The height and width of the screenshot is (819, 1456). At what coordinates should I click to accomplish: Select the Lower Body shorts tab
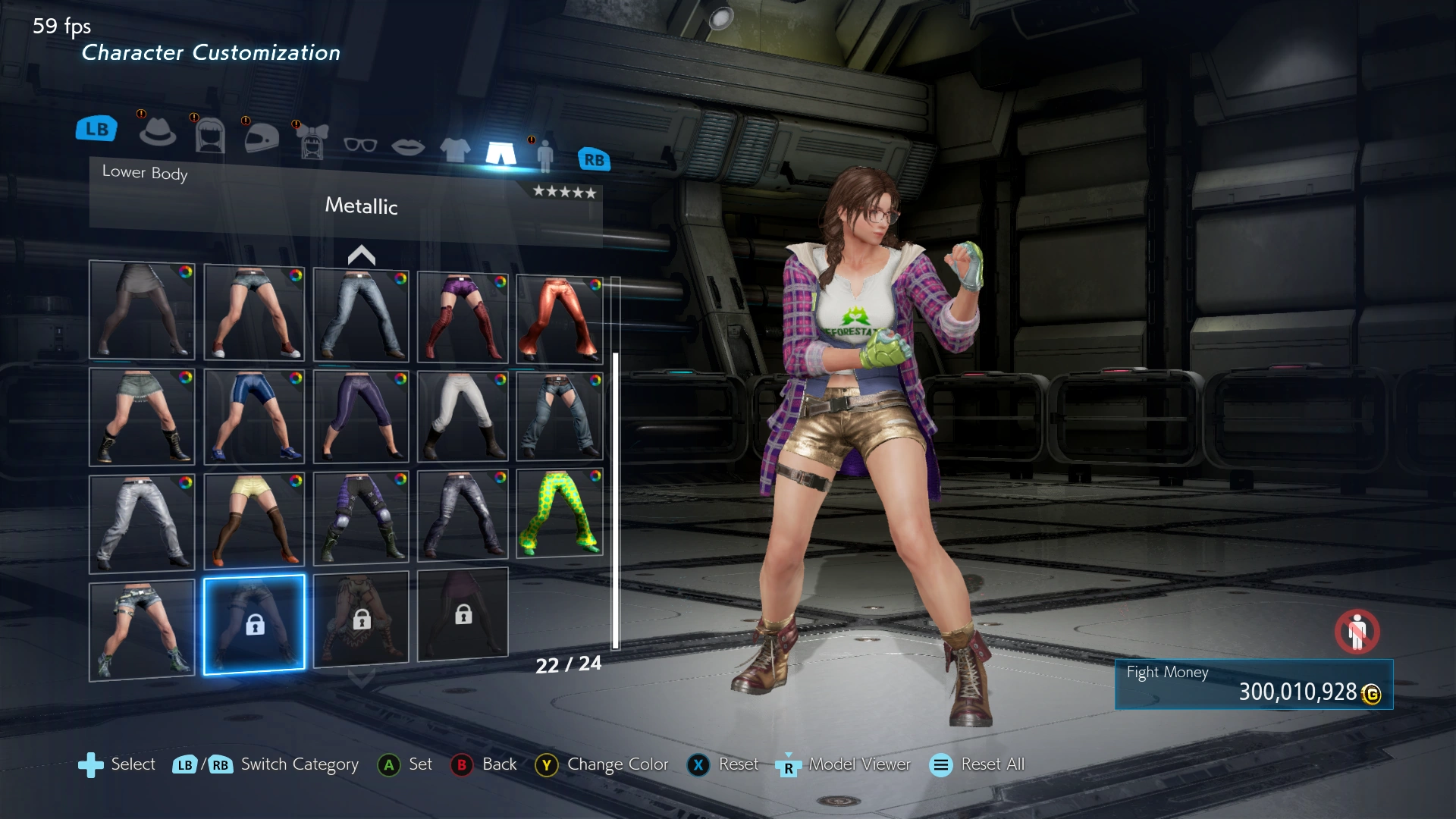[x=500, y=152]
